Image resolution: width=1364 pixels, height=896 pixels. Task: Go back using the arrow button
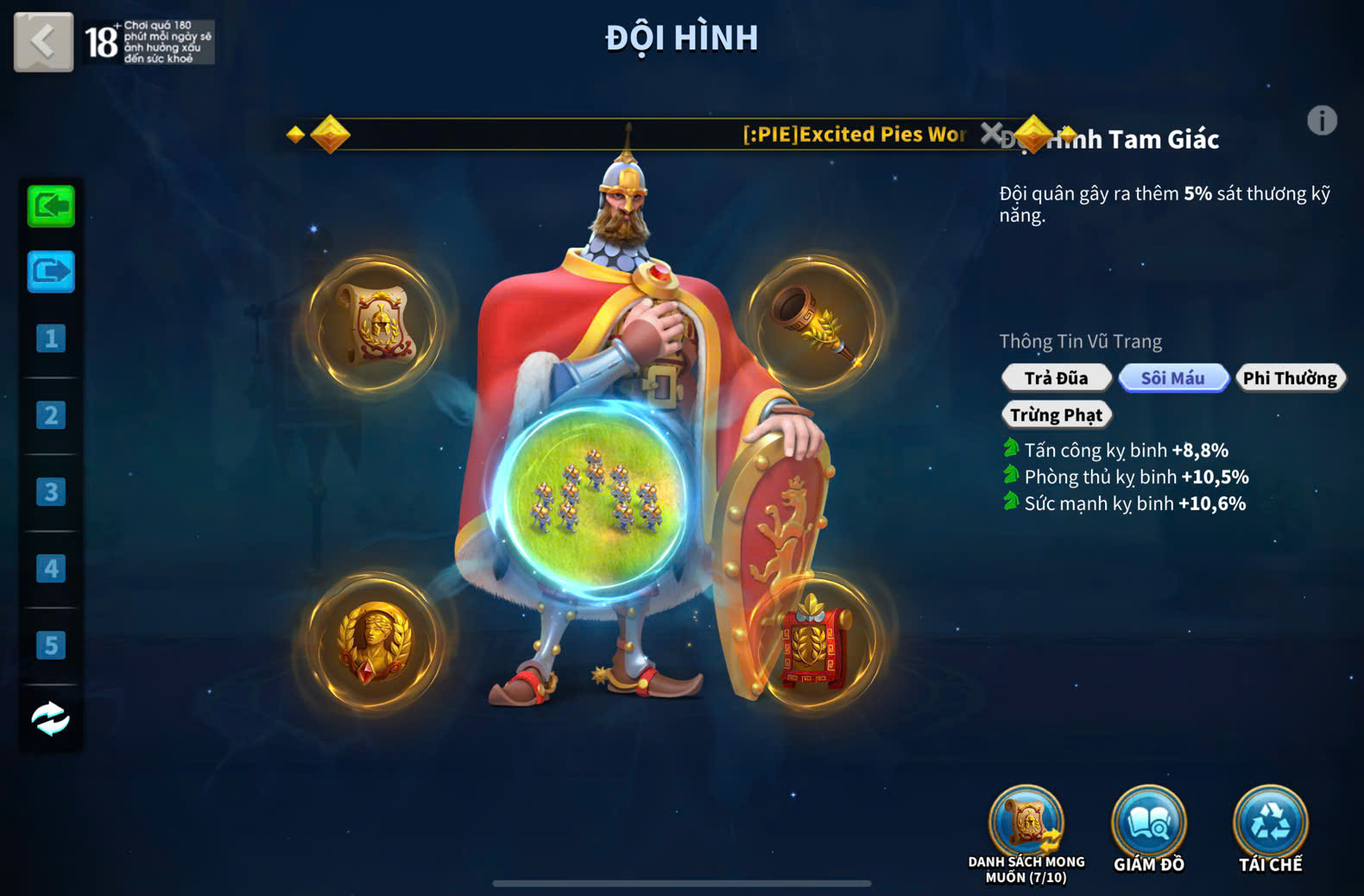click(43, 41)
